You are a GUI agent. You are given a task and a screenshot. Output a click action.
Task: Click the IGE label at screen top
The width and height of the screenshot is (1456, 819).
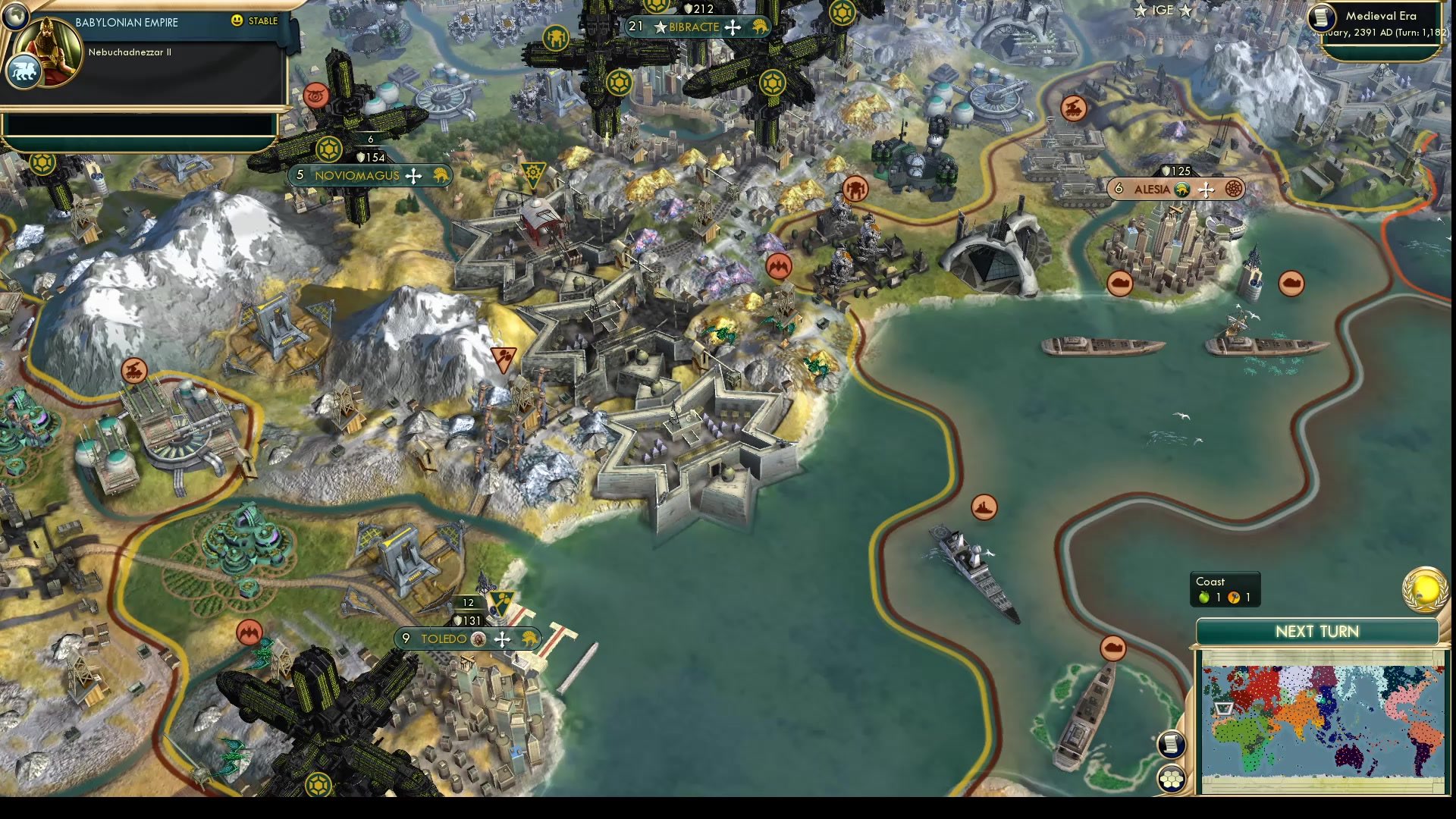1163,11
